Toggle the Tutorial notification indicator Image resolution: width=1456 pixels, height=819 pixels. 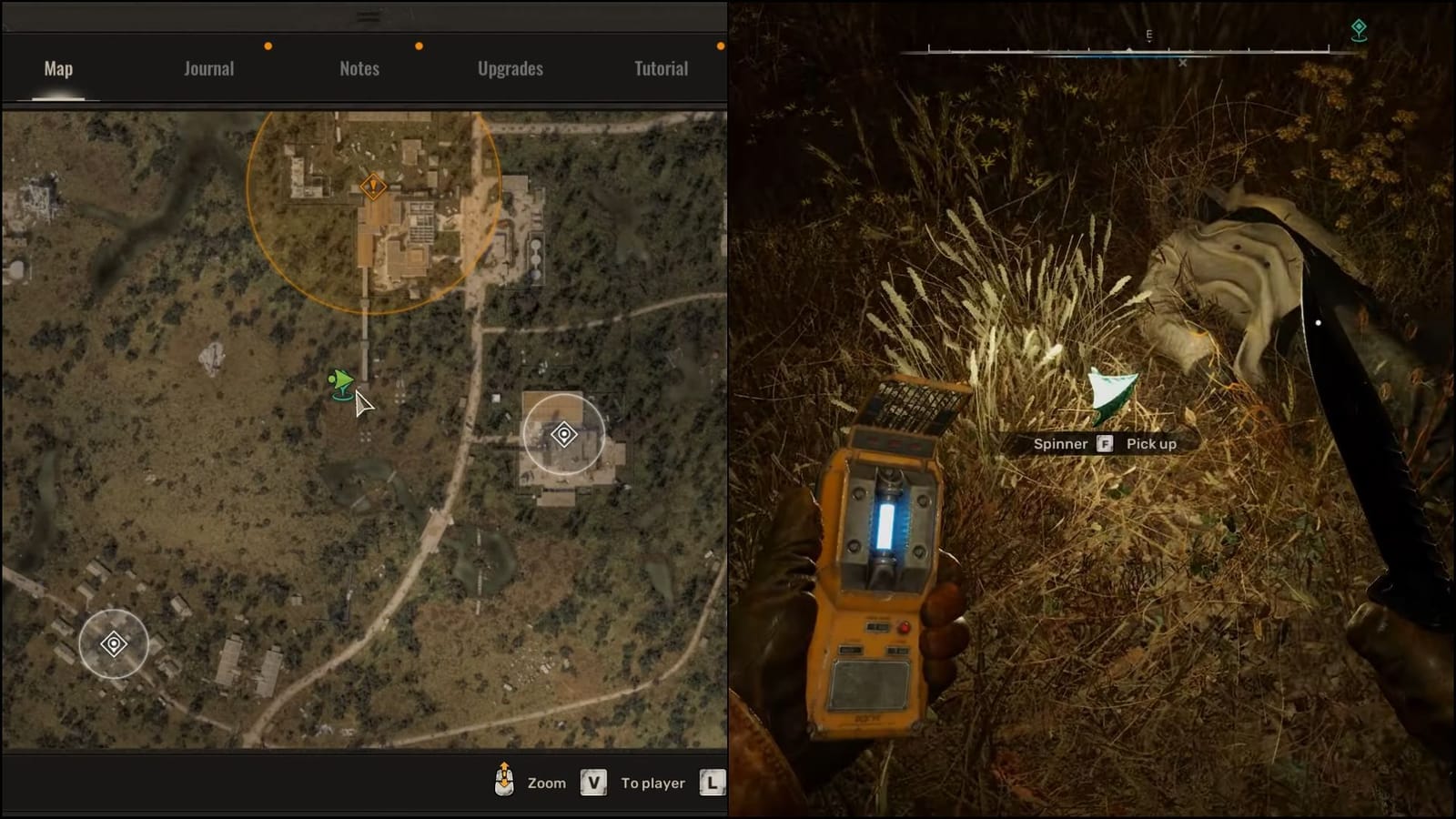[x=722, y=44]
